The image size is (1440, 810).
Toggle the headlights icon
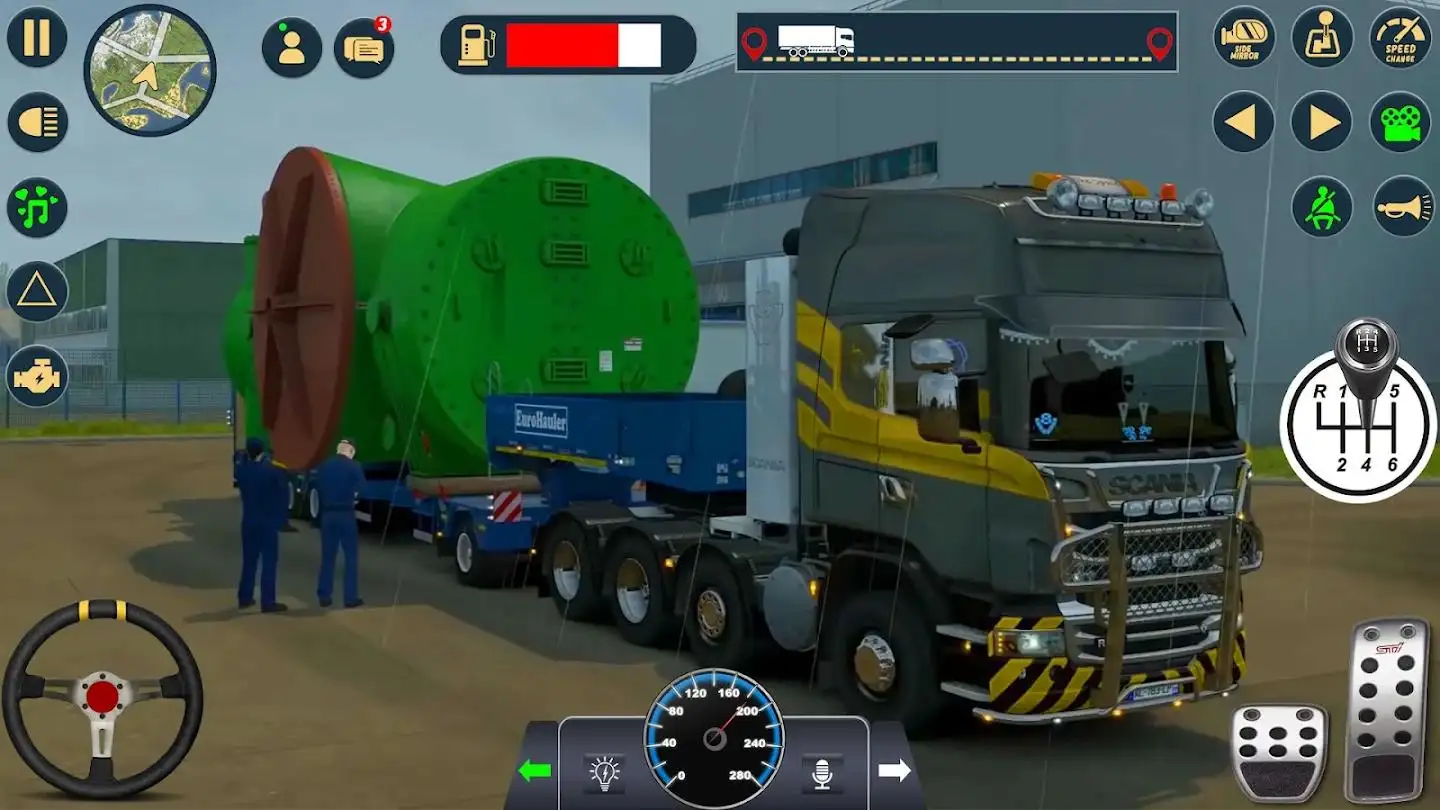tap(37, 122)
